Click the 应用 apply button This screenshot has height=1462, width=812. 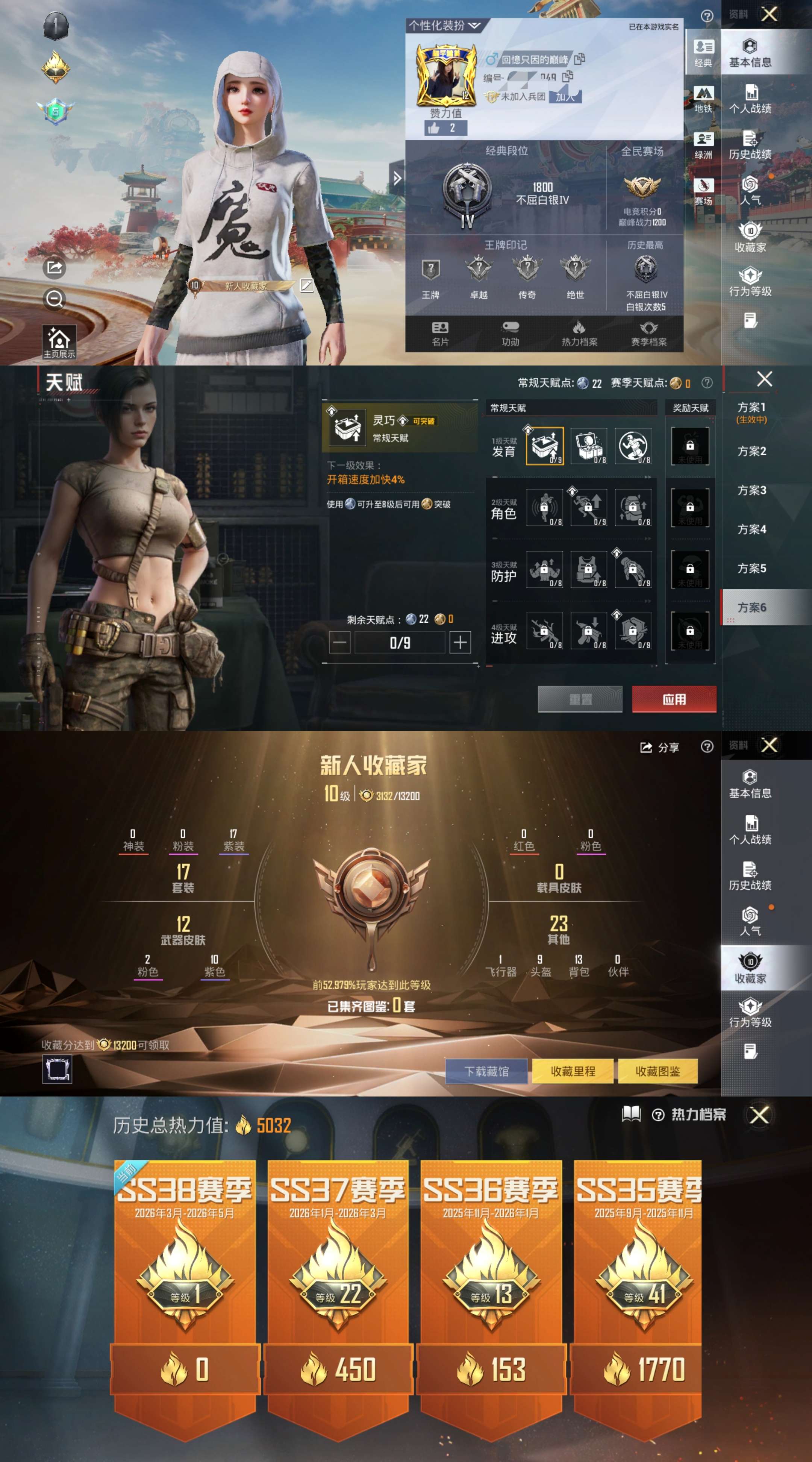(675, 699)
